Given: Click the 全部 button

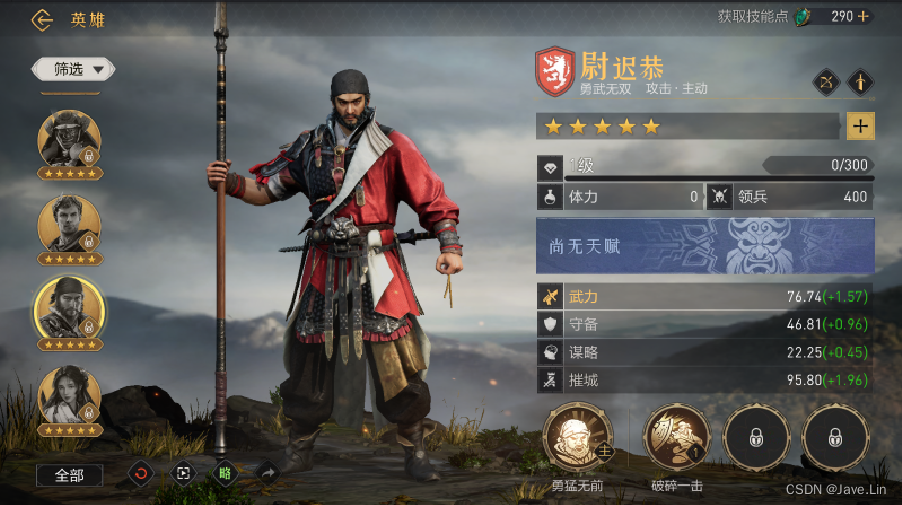Looking at the screenshot, I should [x=69, y=475].
